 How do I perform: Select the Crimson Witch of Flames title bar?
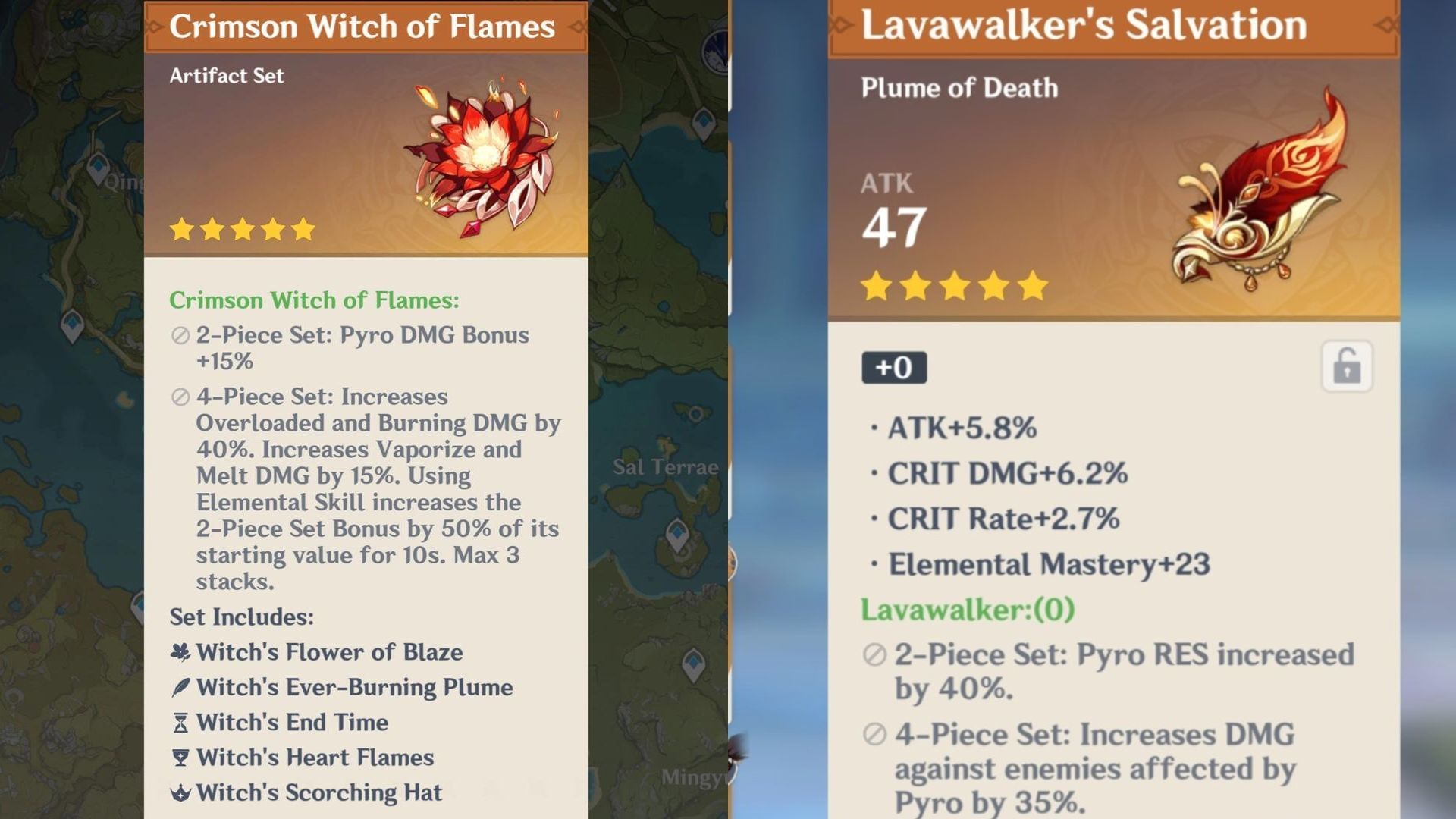pos(364,26)
